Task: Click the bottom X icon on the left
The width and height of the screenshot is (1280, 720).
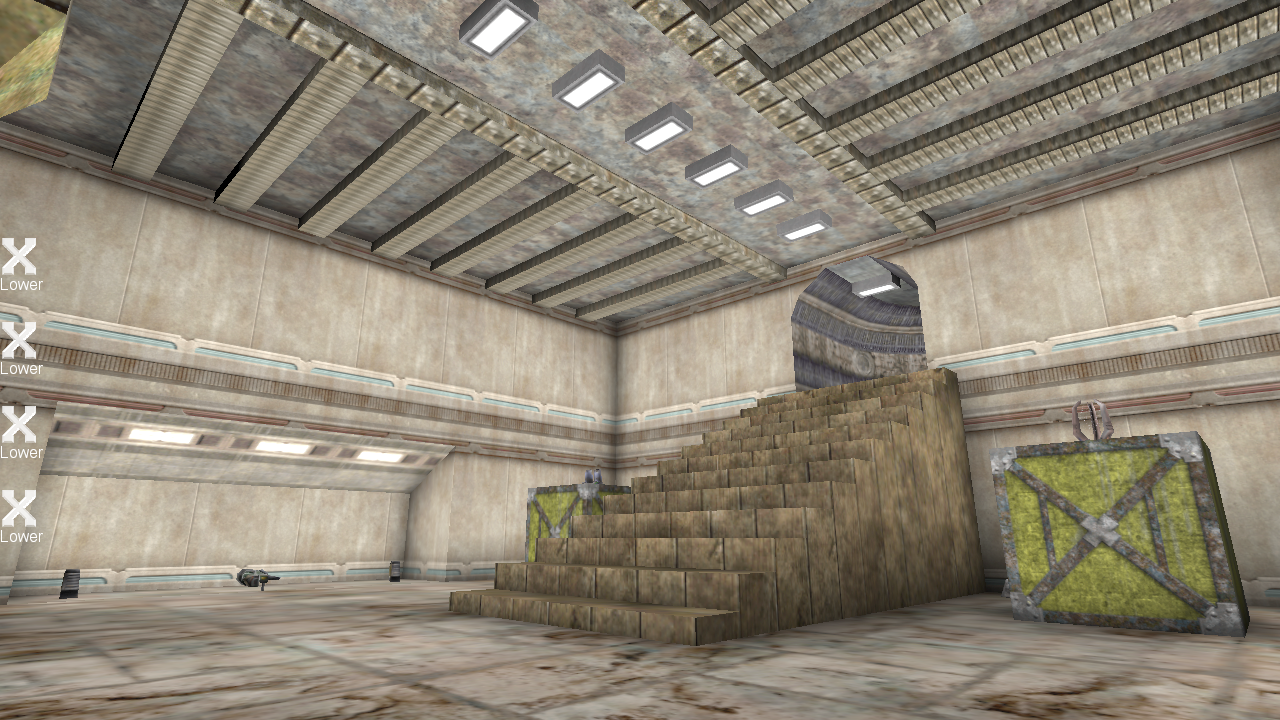Action: (19, 506)
